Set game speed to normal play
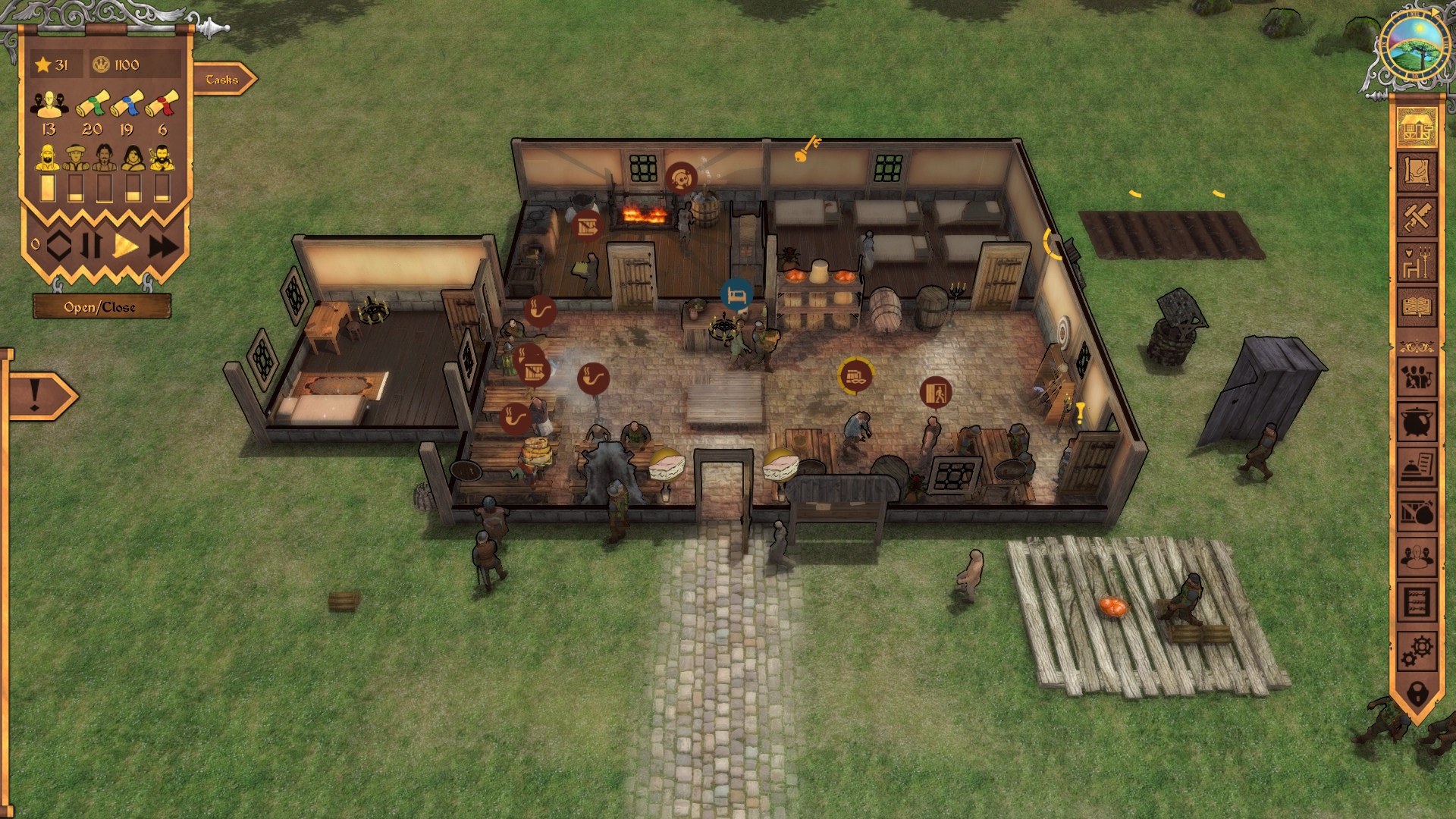1456x819 pixels. point(126,246)
